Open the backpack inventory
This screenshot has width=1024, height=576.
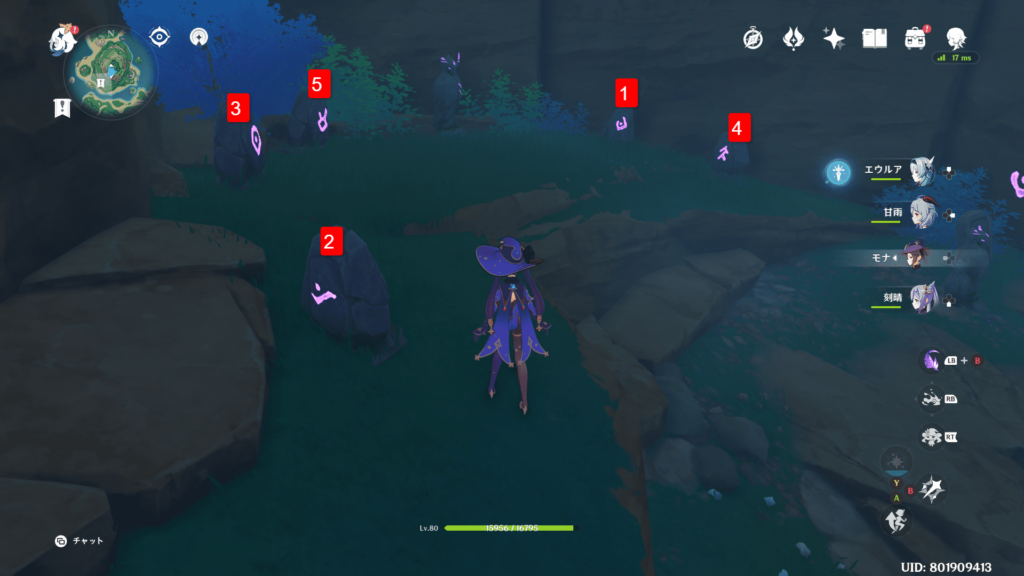[x=914, y=39]
